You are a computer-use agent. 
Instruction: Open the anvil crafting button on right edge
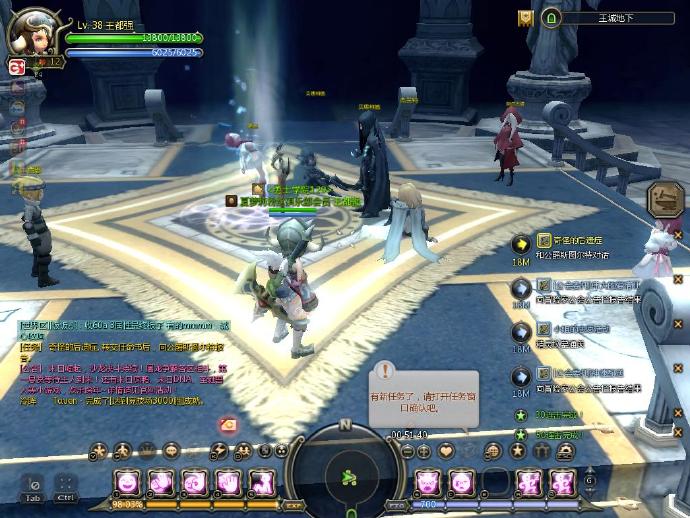tap(664, 198)
